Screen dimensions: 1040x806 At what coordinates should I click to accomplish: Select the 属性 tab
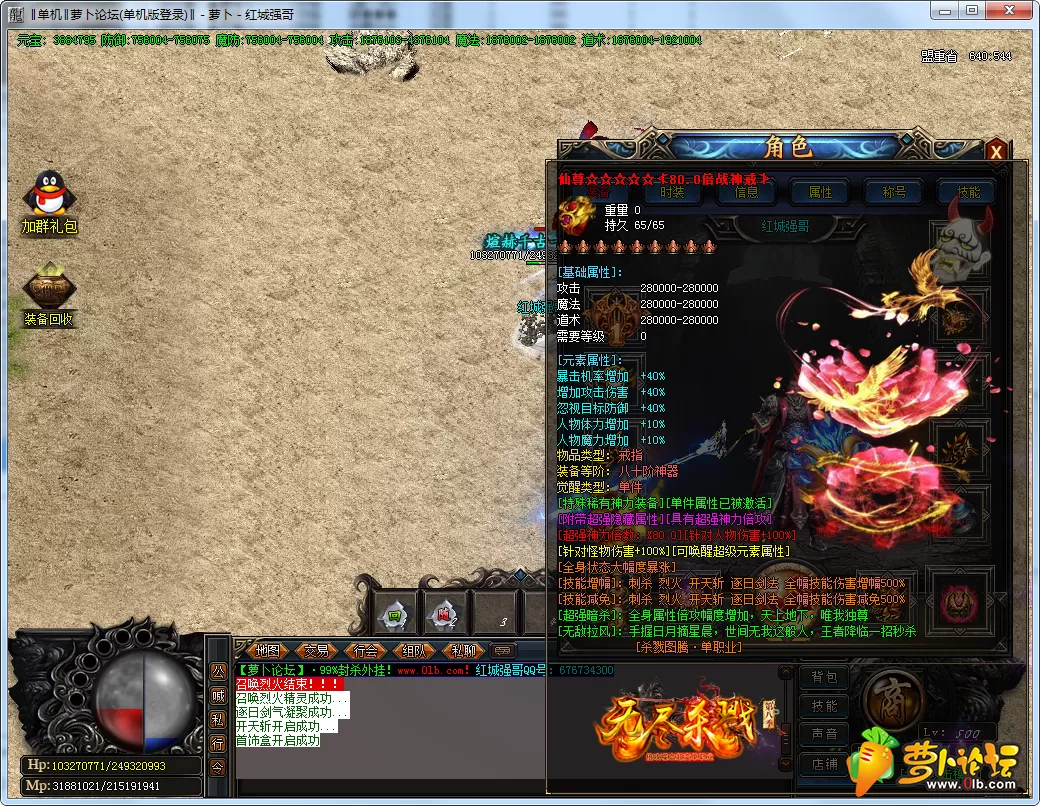click(820, 192)
